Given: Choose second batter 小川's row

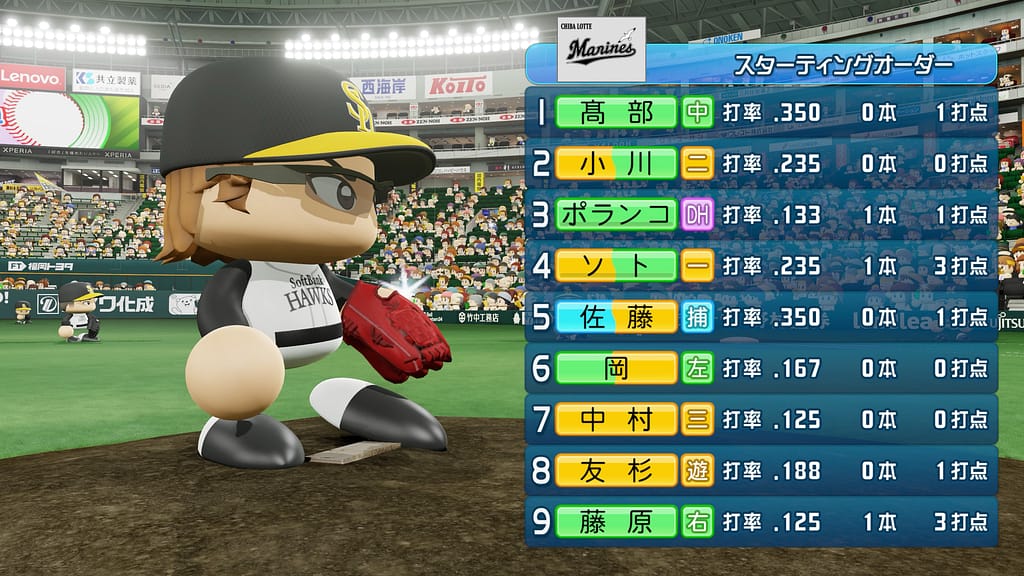Looking at the screenshot, I should pyautogui.click(x=616, y=163).
